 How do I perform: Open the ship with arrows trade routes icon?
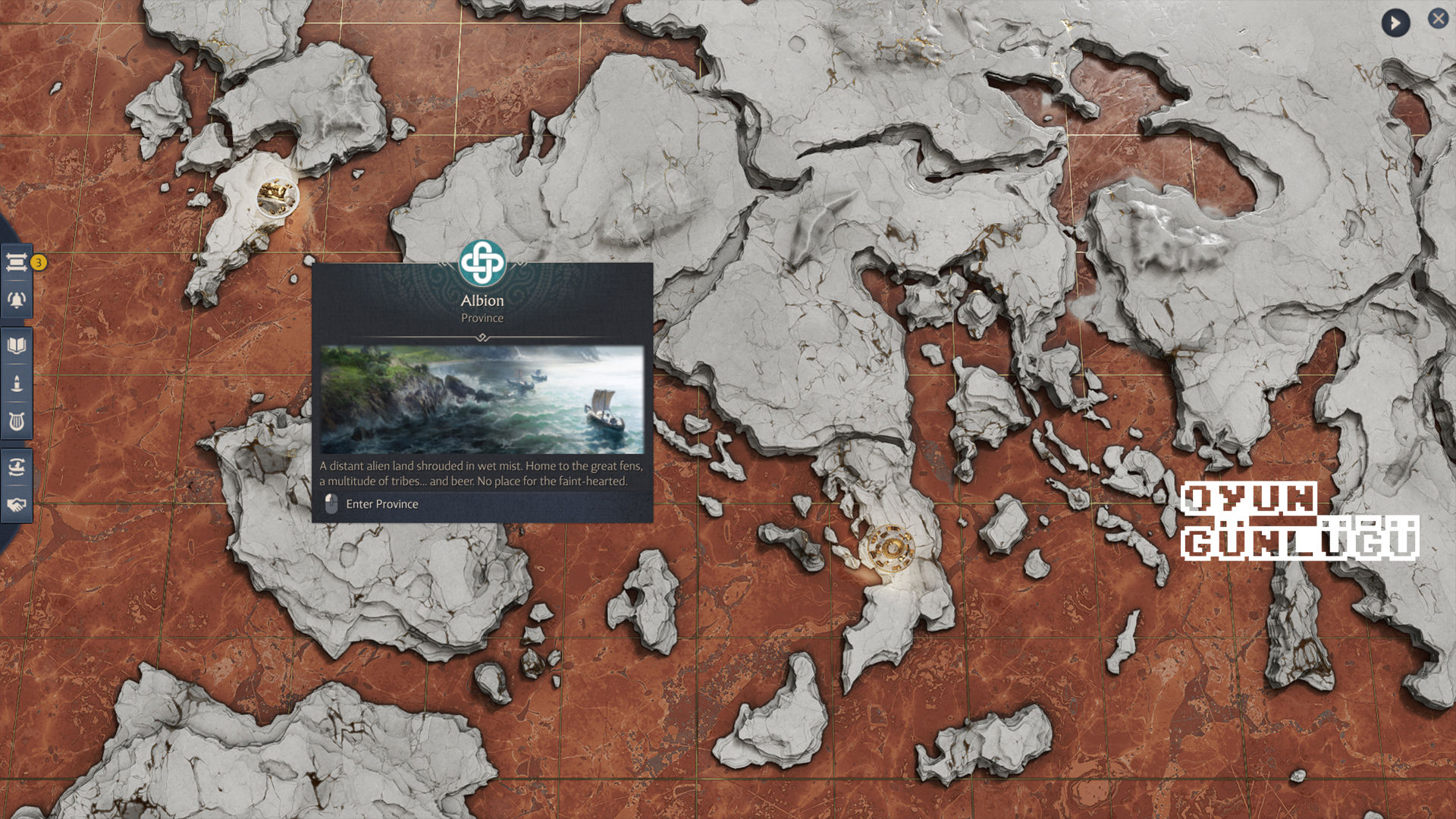click(x=17, y=466)
